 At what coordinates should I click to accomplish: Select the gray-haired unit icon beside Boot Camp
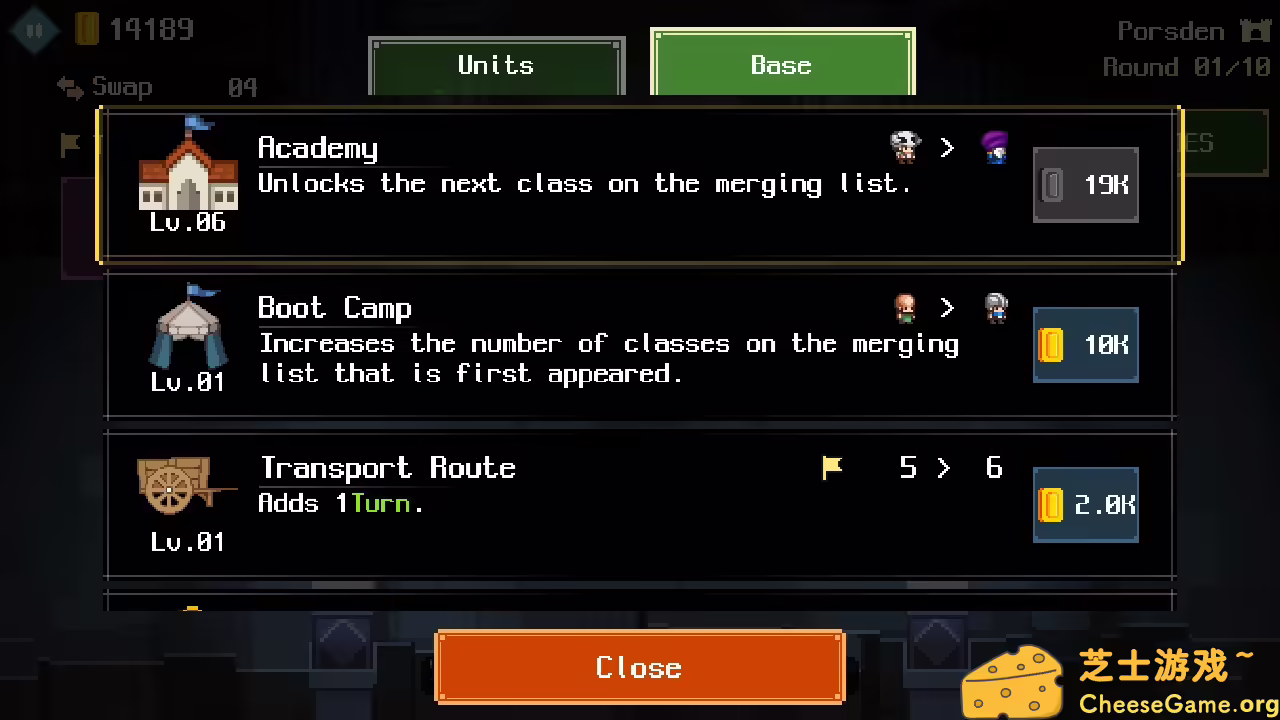click(995, 308)
